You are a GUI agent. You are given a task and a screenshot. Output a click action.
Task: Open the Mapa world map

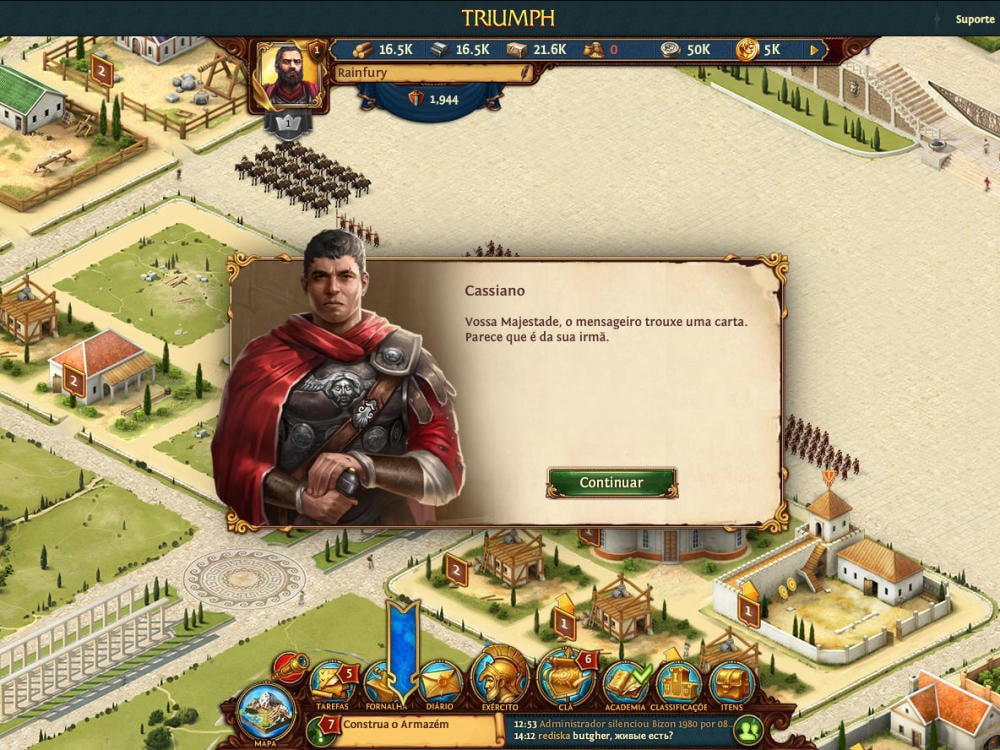coord(265,710)
